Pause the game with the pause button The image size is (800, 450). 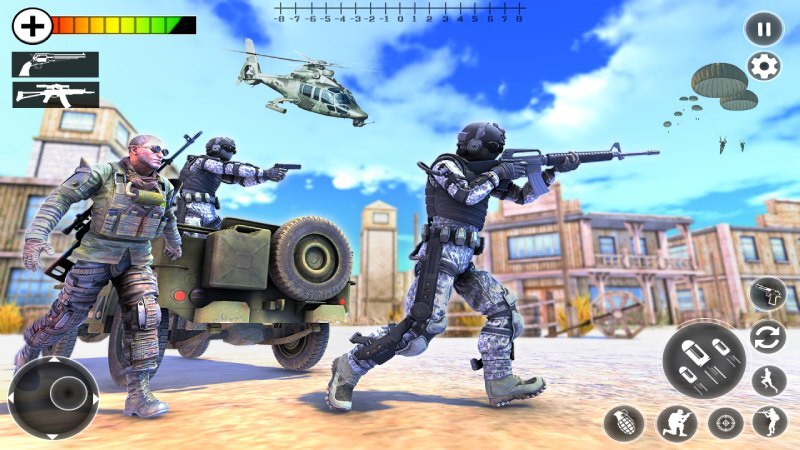(764, 28)
